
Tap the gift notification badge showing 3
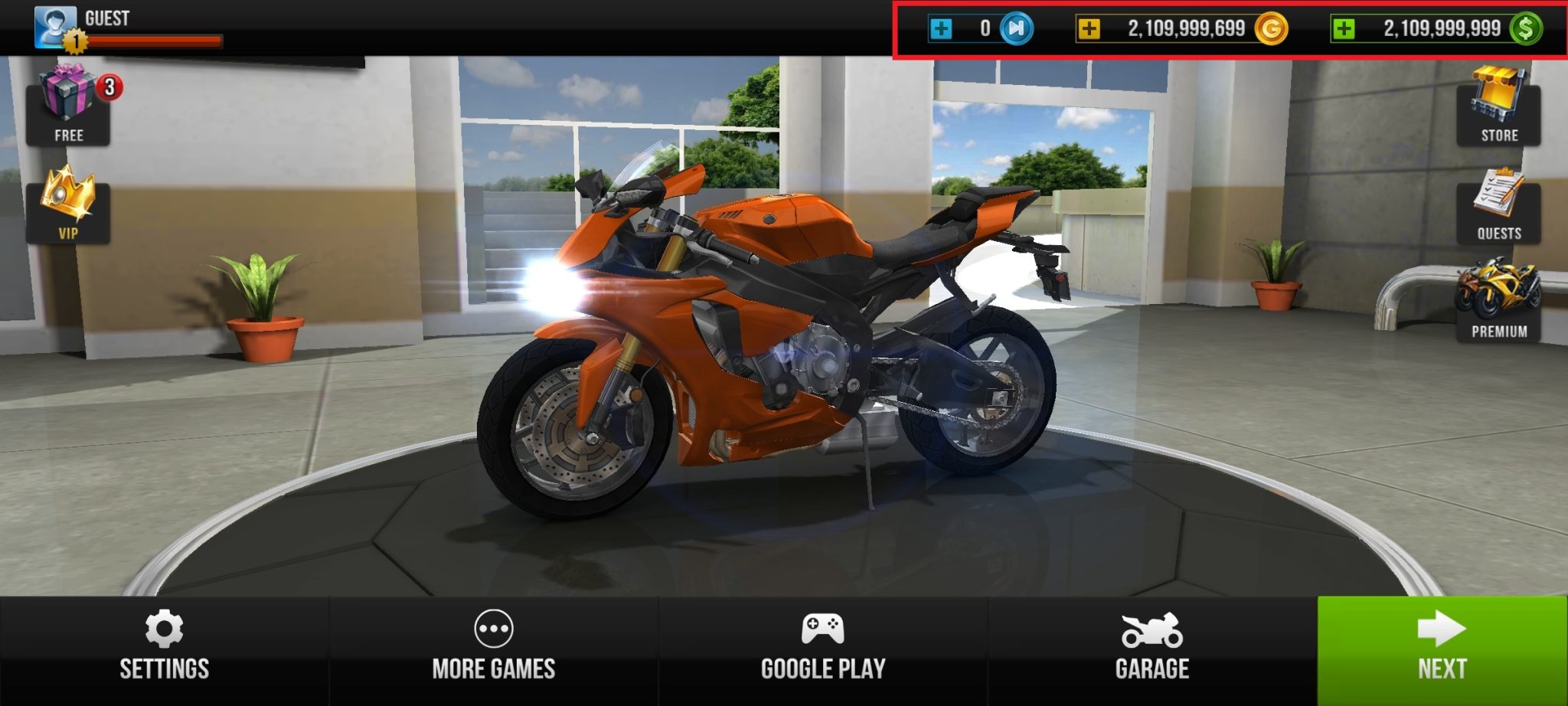[109, 87]
